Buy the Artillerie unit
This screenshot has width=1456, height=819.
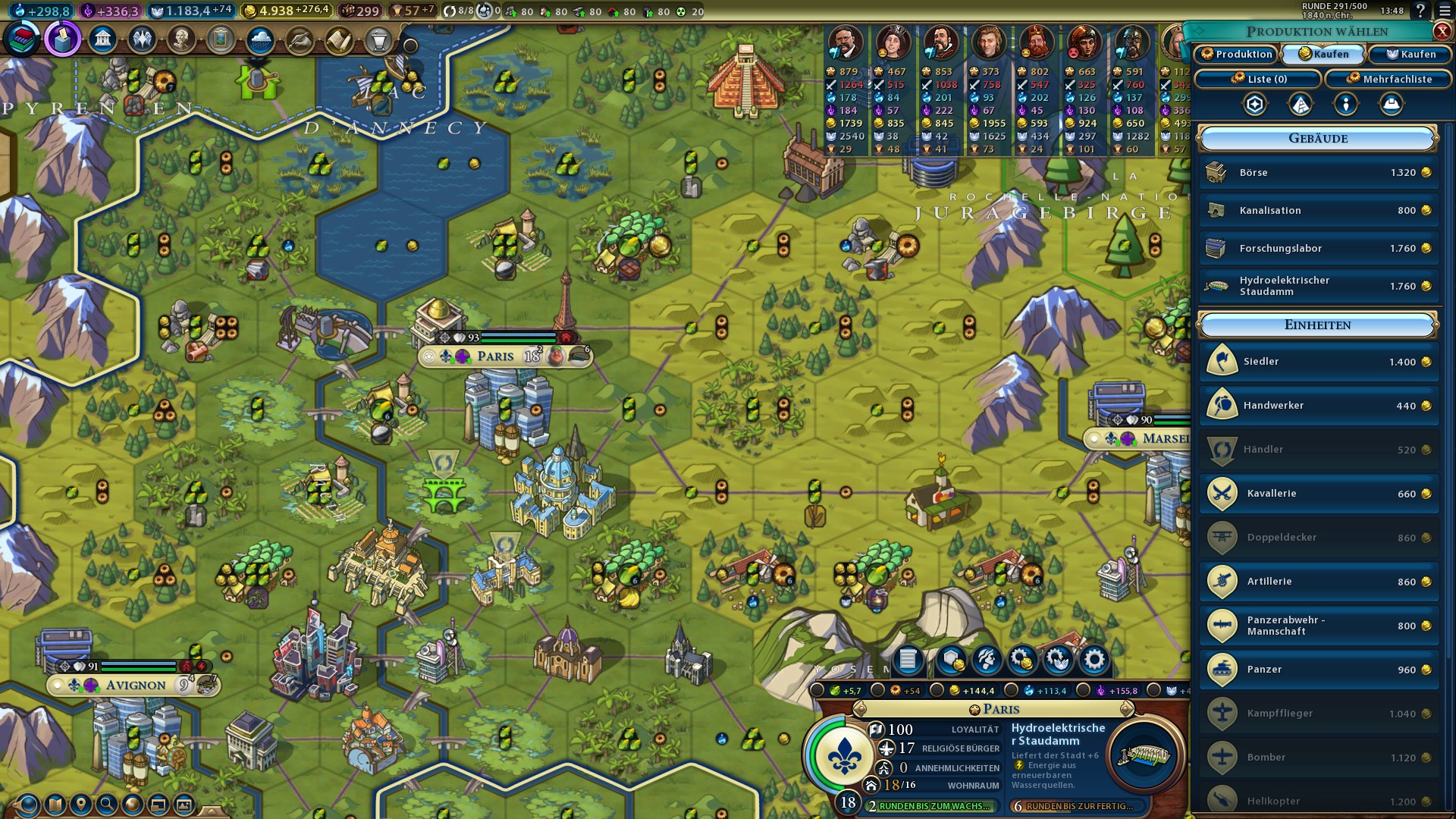[x=1319, y=582]
